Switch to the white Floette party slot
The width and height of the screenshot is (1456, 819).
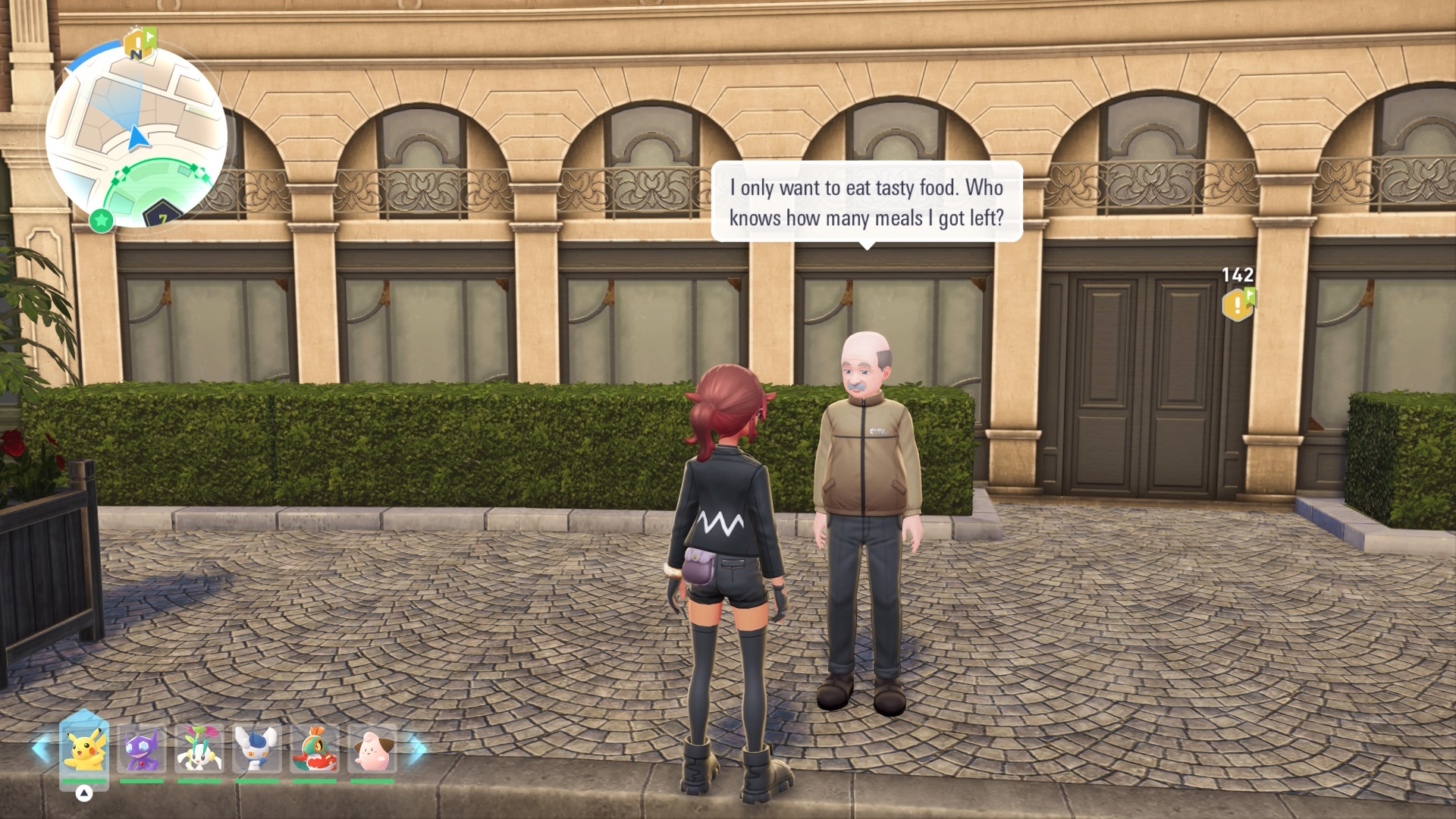pos(199,748)
